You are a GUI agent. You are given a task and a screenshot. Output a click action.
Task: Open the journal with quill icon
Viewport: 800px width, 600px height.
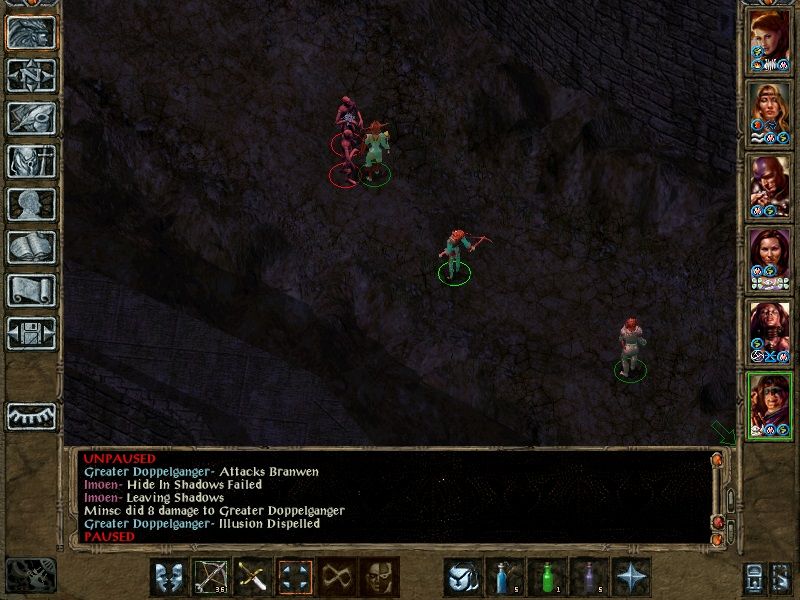(x=31, y=118)
